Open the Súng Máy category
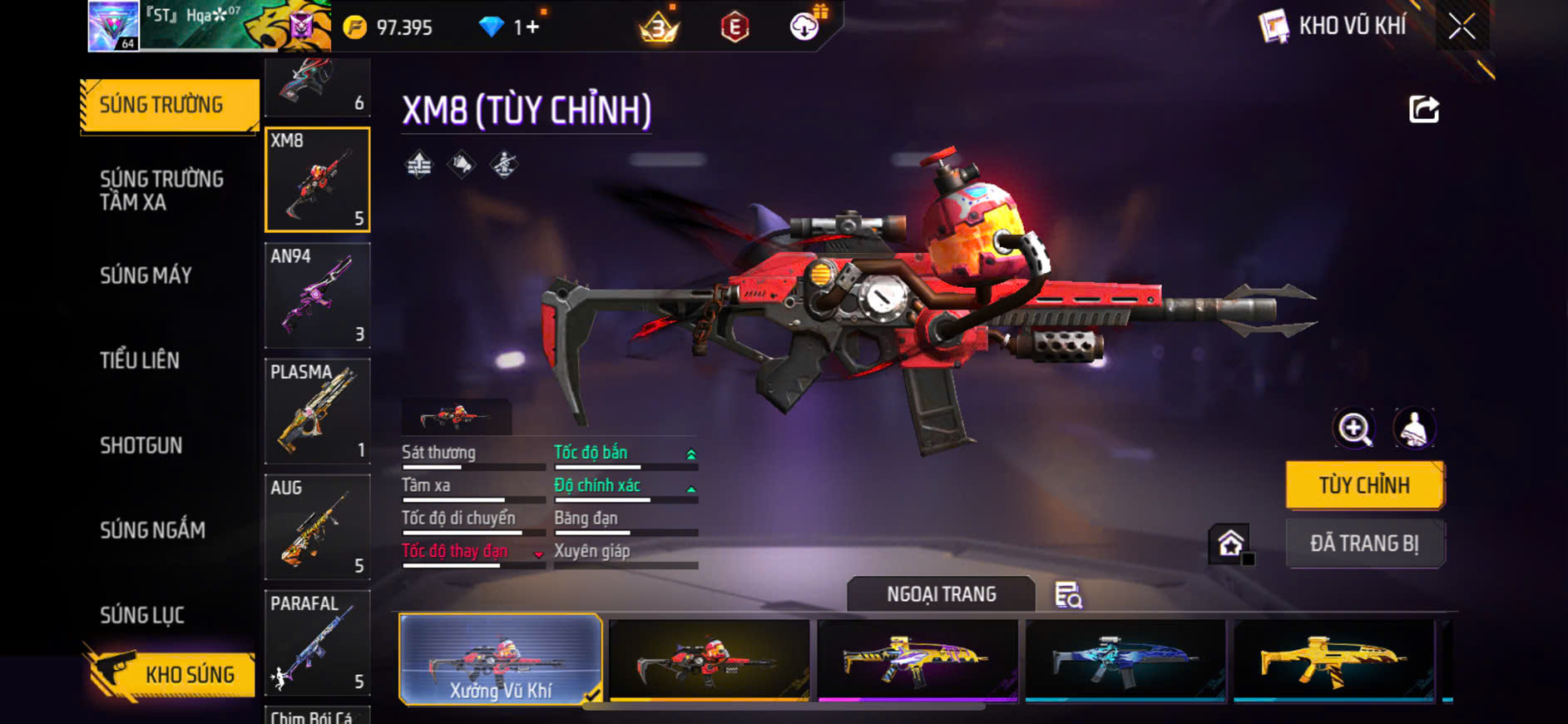The width and height of the screenshot is (1568, 724). 146,275
